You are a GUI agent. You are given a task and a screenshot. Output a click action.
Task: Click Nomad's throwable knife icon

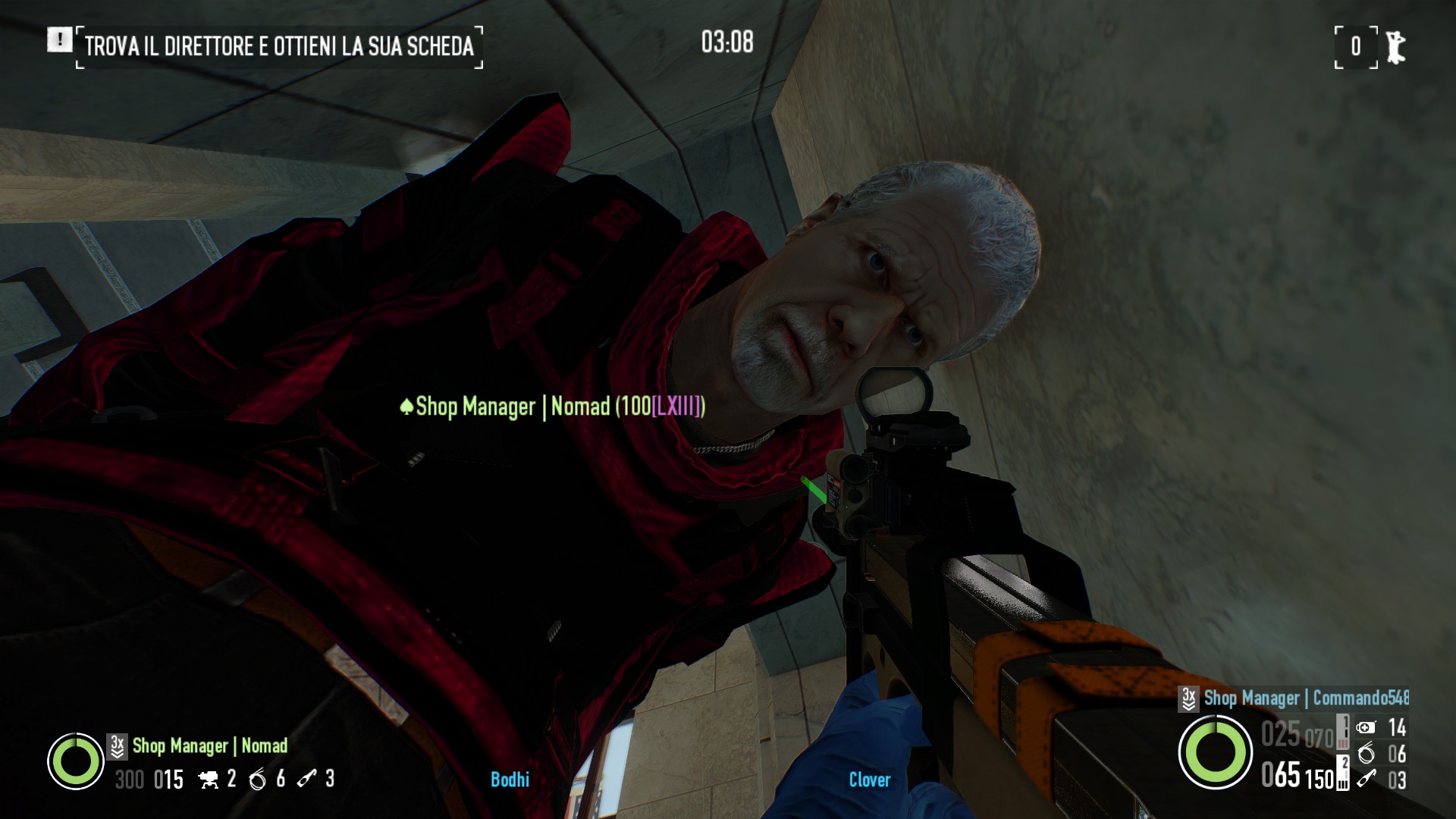[x=306, y=779]
